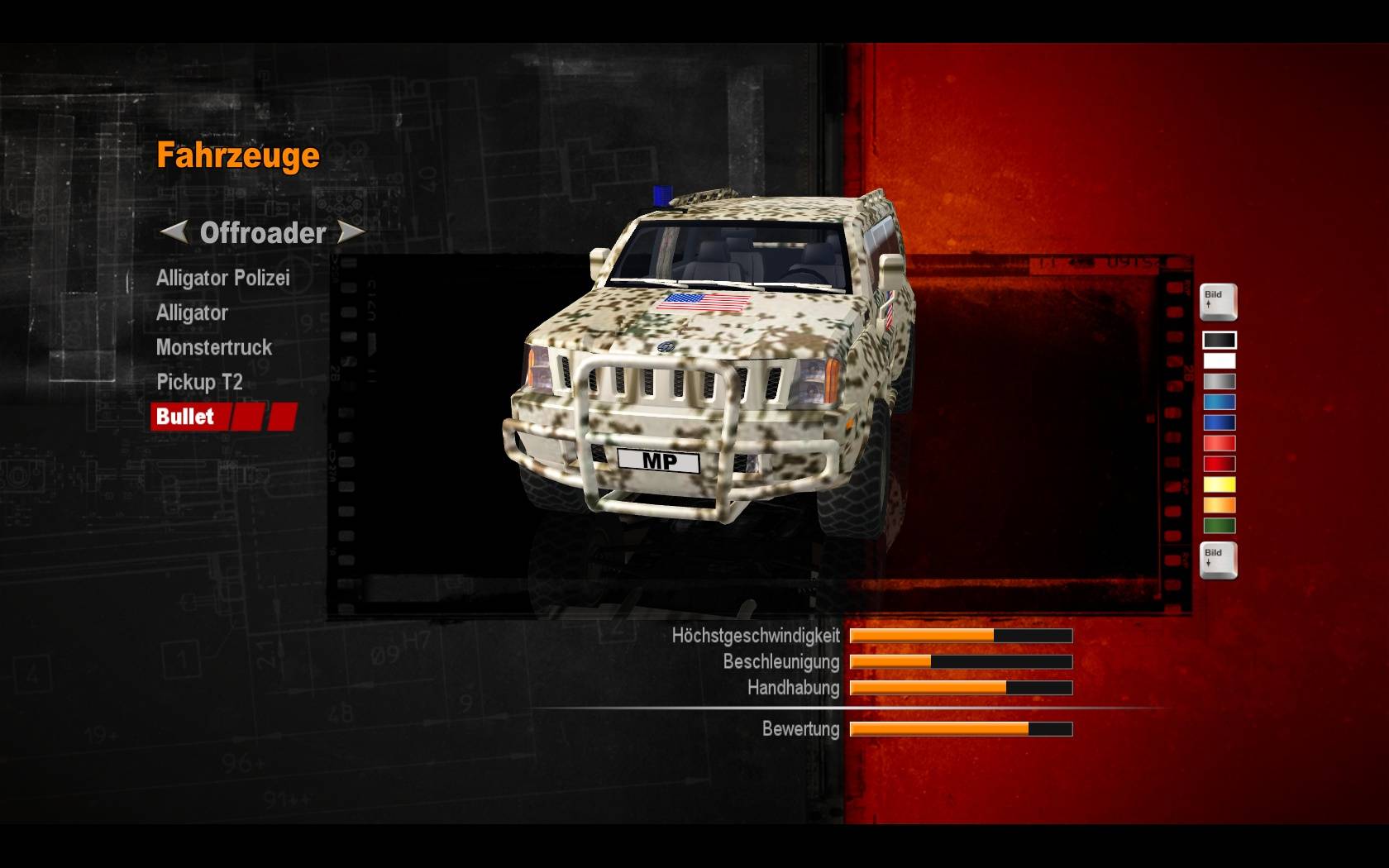Screen dimensions: 1389x868
Task: Select the gray color swatch
Action: [x=1219, y=381]
